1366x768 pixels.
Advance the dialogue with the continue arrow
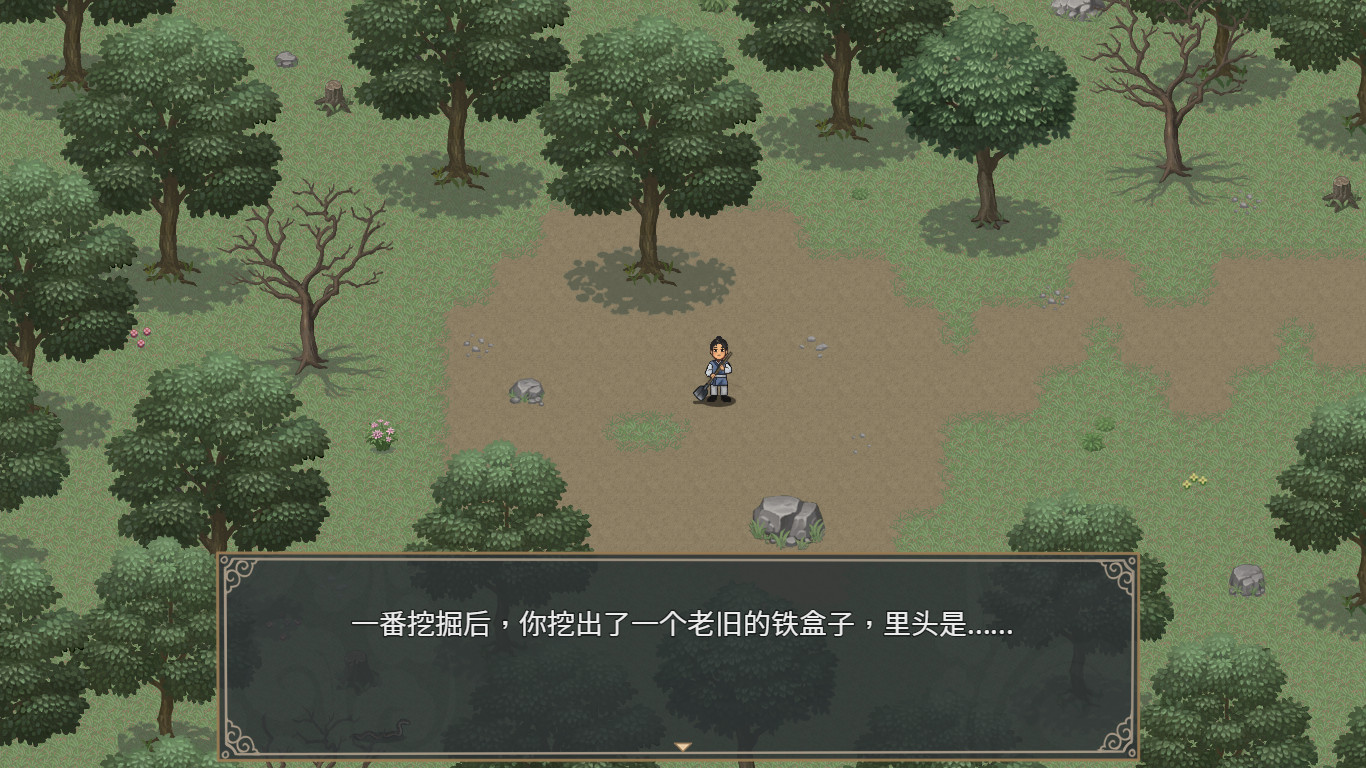point(685,744)
